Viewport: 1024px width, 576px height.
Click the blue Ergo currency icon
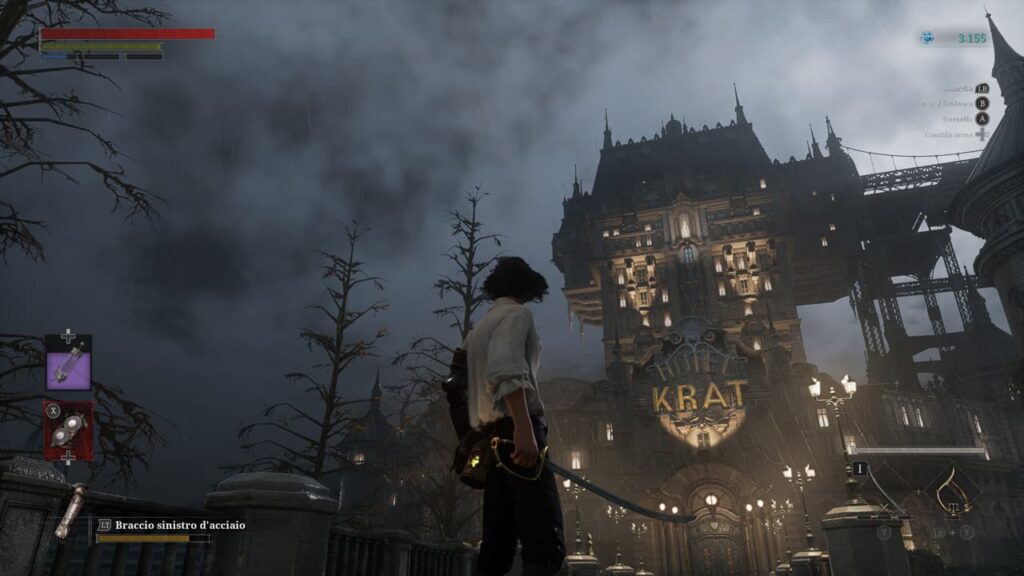tap(929, 38)
